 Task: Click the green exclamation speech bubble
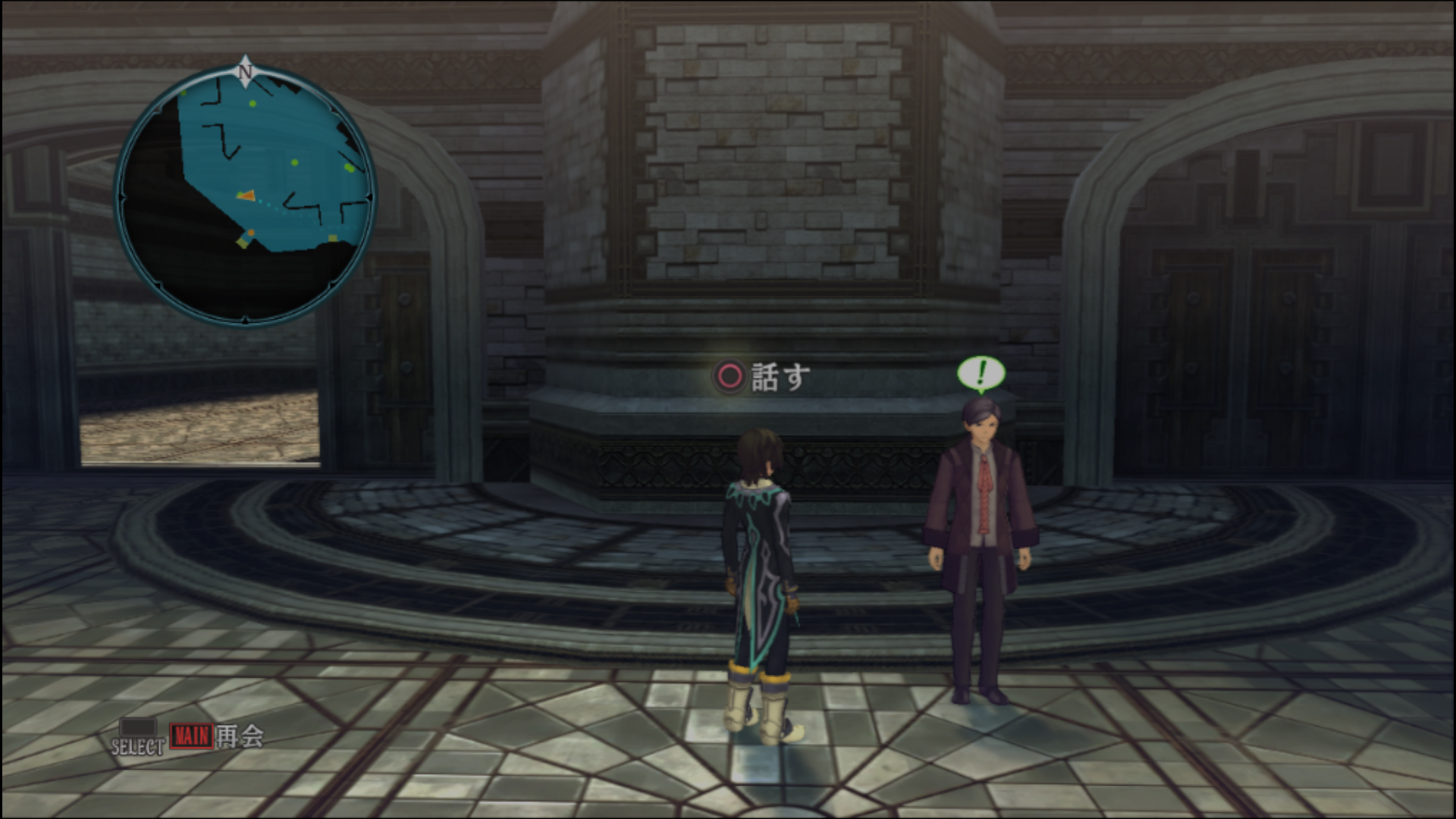tap(981, 373)
